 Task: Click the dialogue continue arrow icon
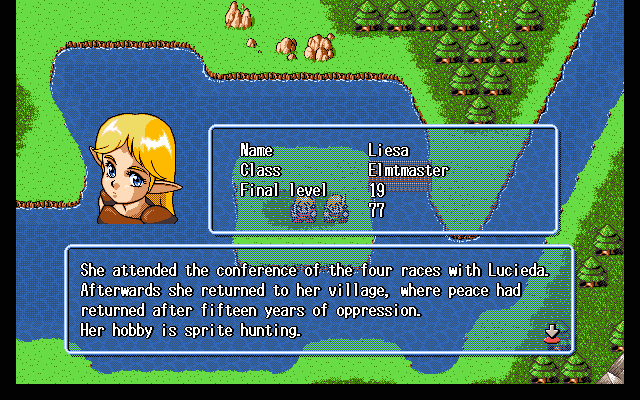coord(550,332)
